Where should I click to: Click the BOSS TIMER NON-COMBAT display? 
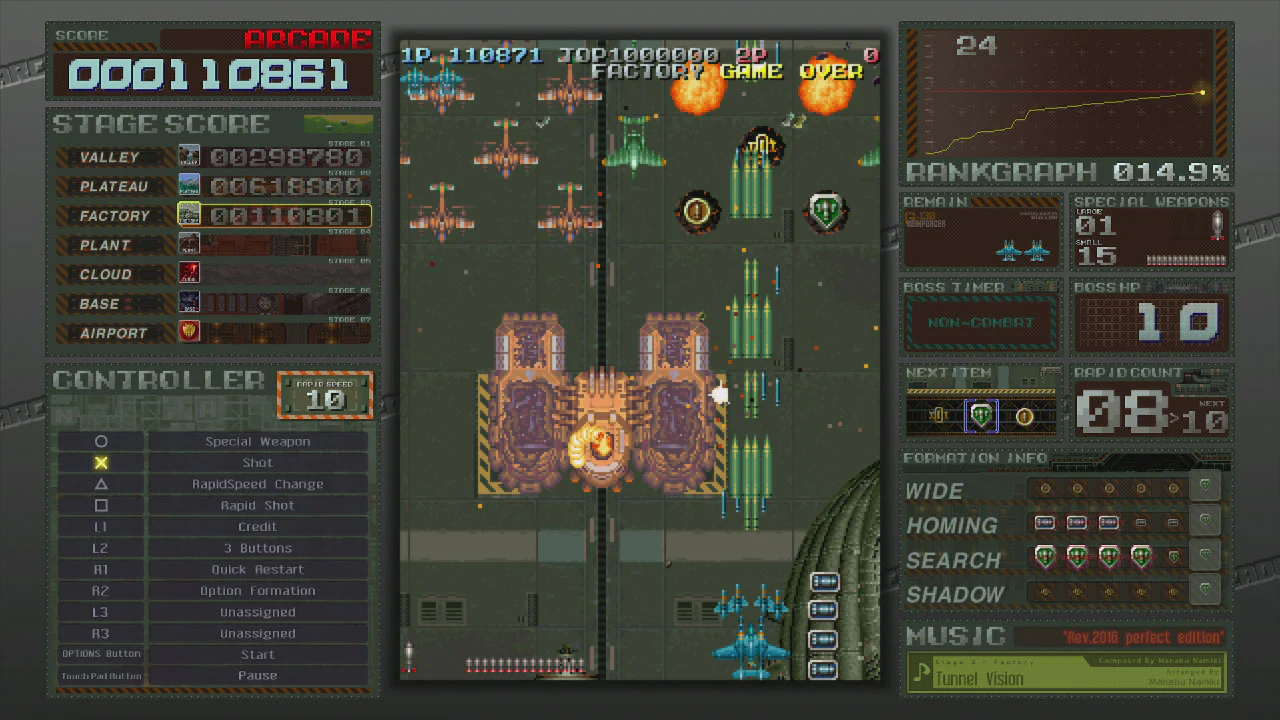pos(981,323)
